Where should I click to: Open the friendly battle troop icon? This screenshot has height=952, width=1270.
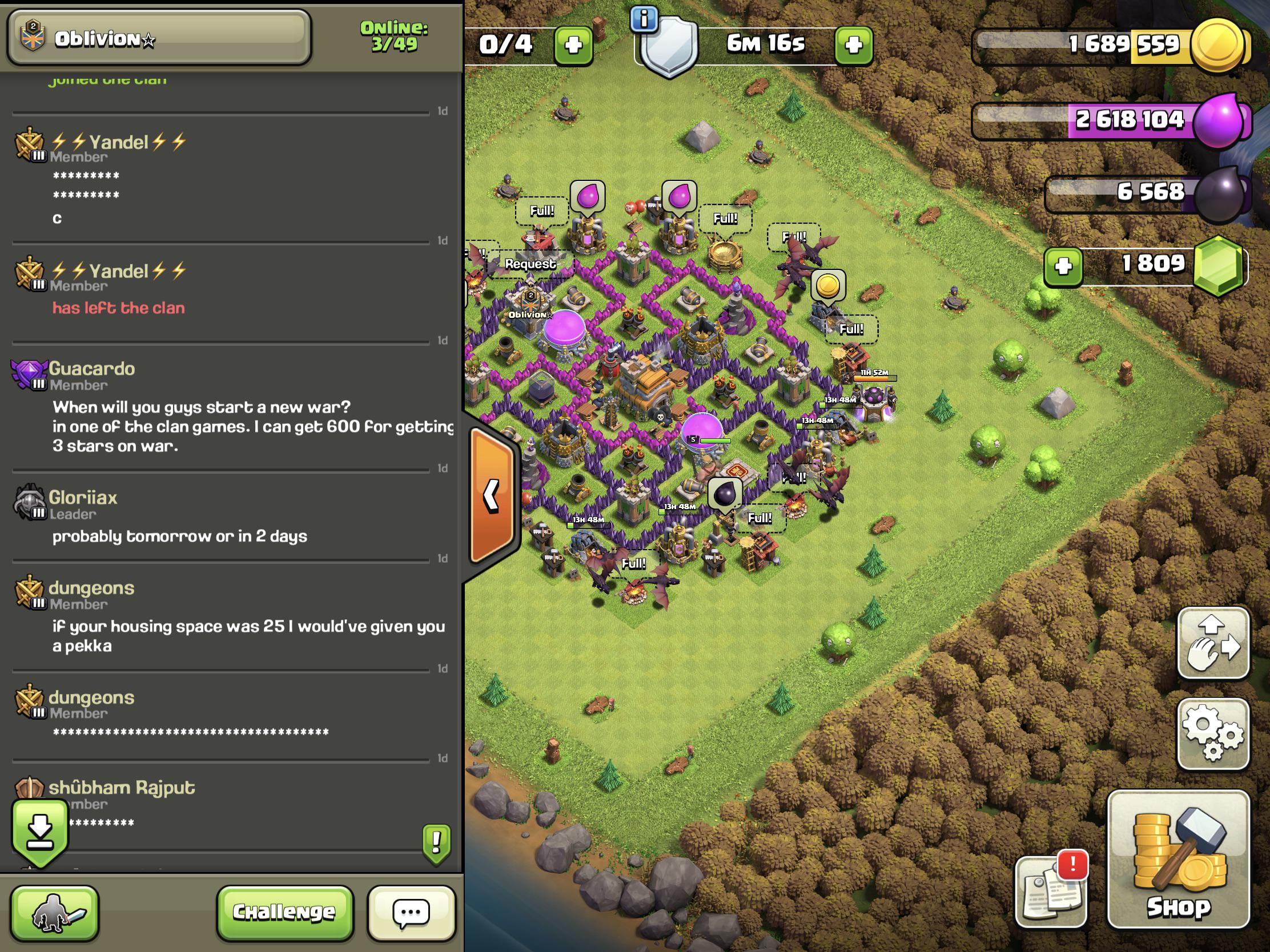coord(57,914)
